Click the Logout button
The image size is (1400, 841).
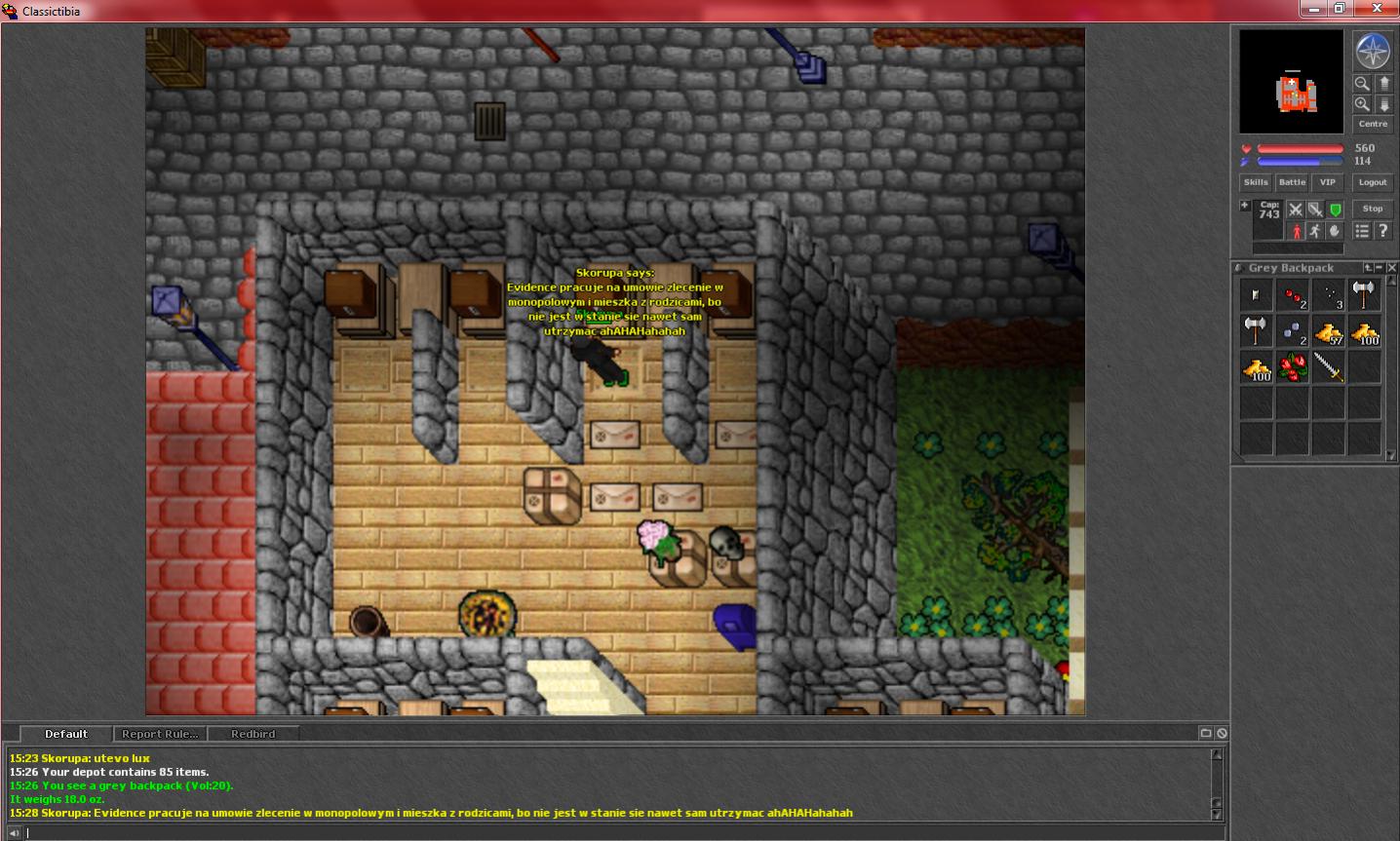[x=1373, y=182]
